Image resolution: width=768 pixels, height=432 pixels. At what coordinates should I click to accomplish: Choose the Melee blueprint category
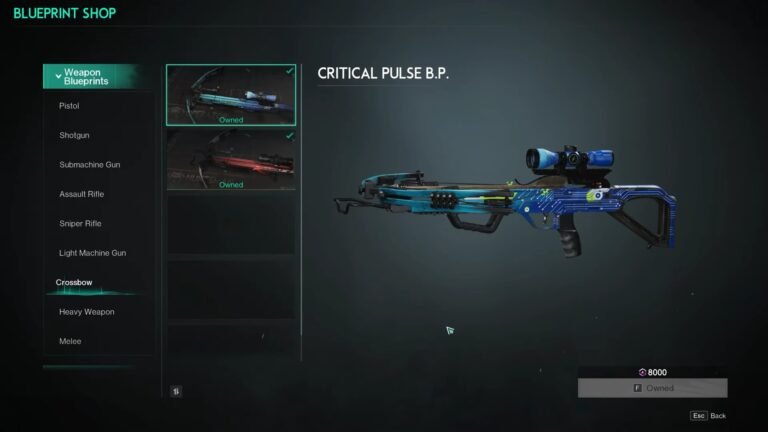pyautogui.click(x=72, y=342)
